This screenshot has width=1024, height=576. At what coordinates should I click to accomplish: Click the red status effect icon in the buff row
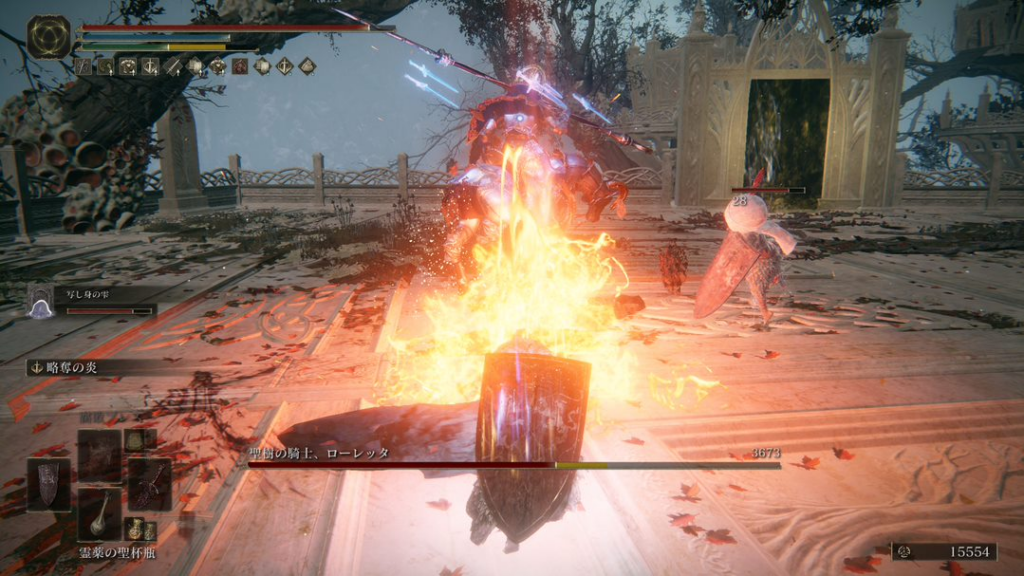tap(240, 66)
